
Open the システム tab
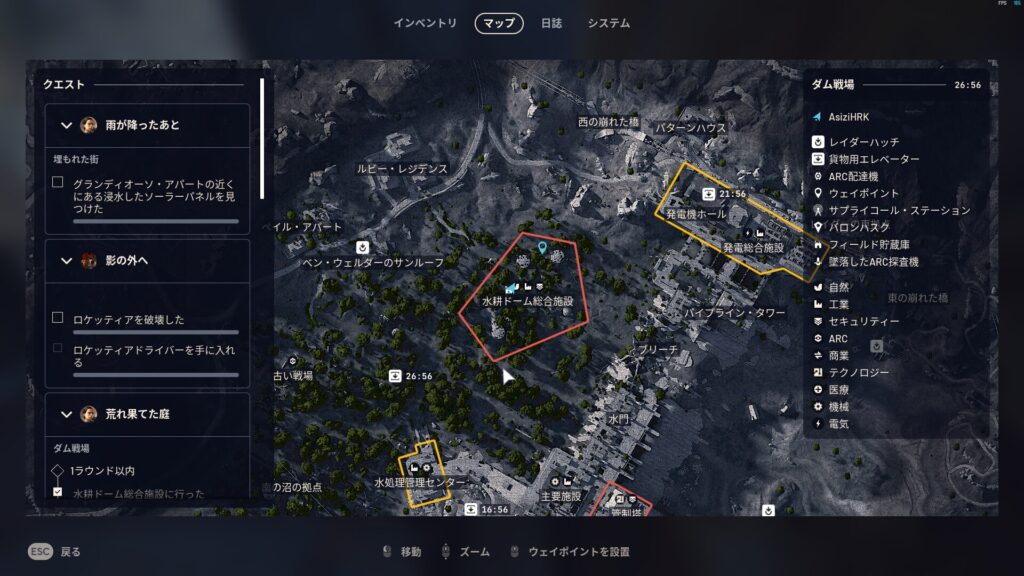[609, 23]
